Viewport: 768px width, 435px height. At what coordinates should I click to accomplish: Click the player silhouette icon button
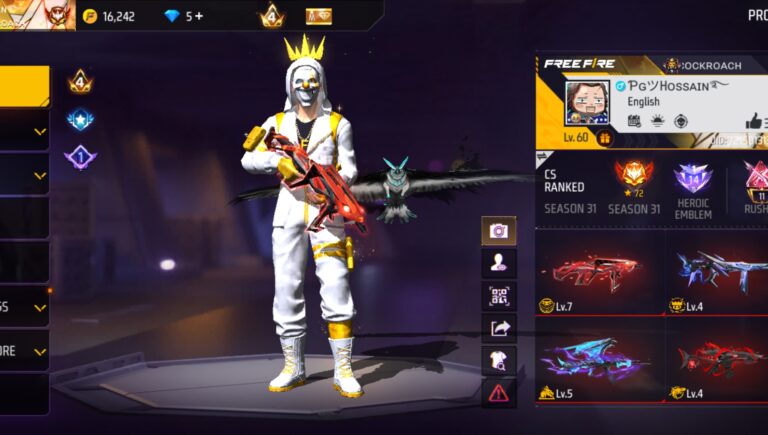[x=498, y=263]
